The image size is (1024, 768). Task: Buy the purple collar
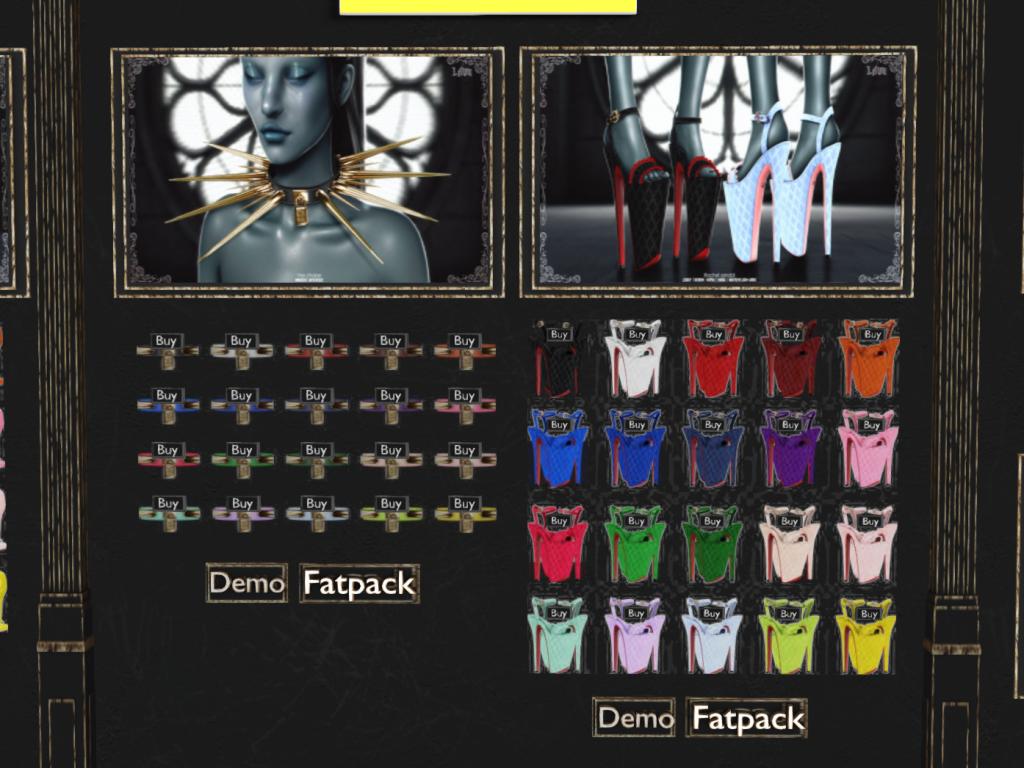click(390, 396)
